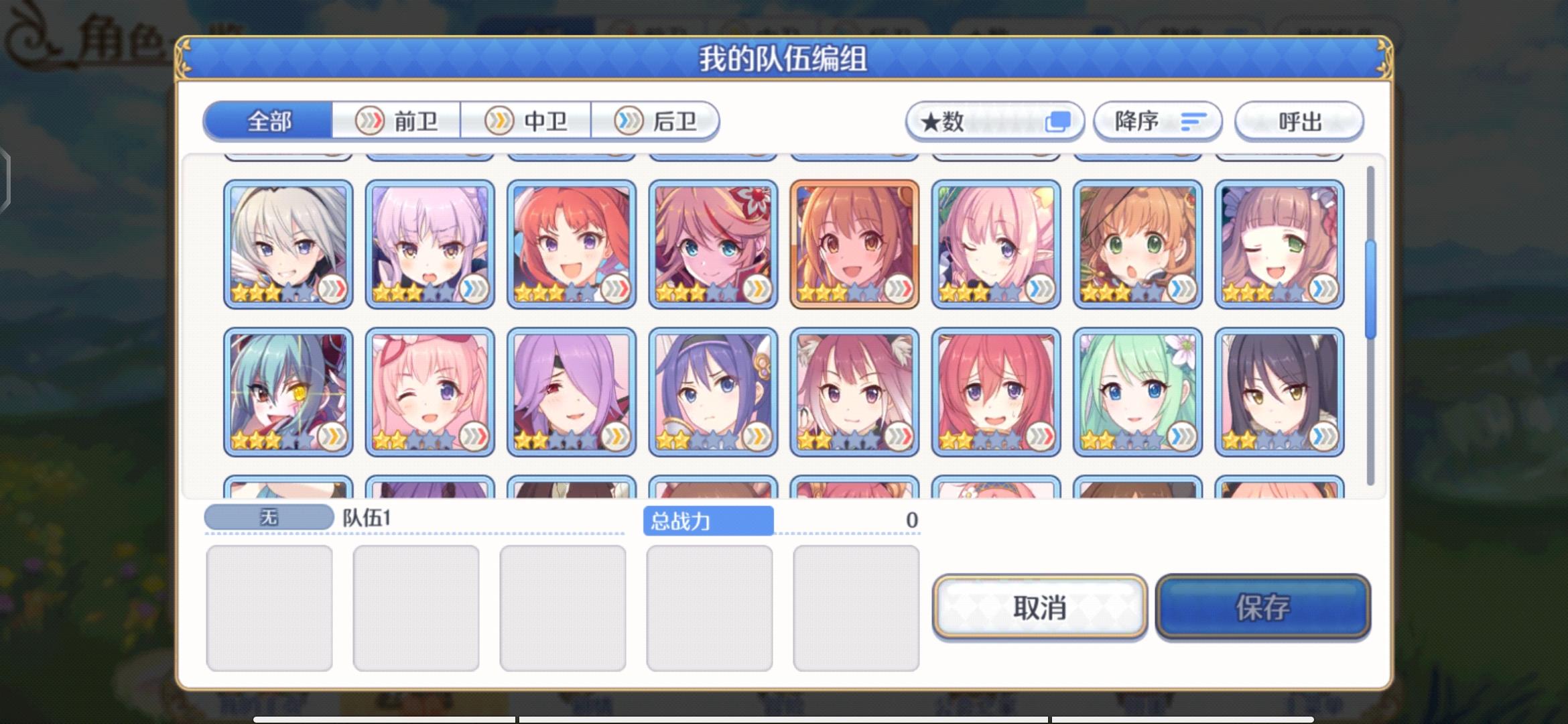The image size is (1568, 724).
Task: Select the silver-haired 3-star character in top row
Action: tap(288, 243)
